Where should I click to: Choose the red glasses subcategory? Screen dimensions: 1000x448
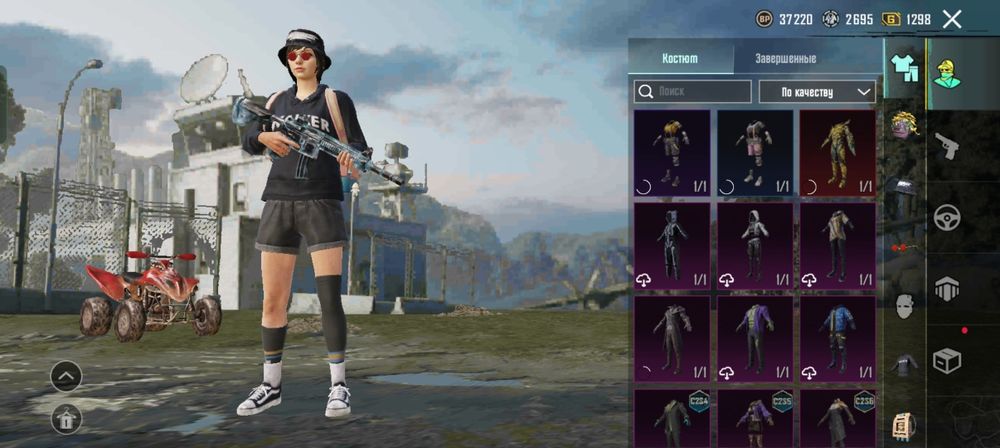[903, 246]
